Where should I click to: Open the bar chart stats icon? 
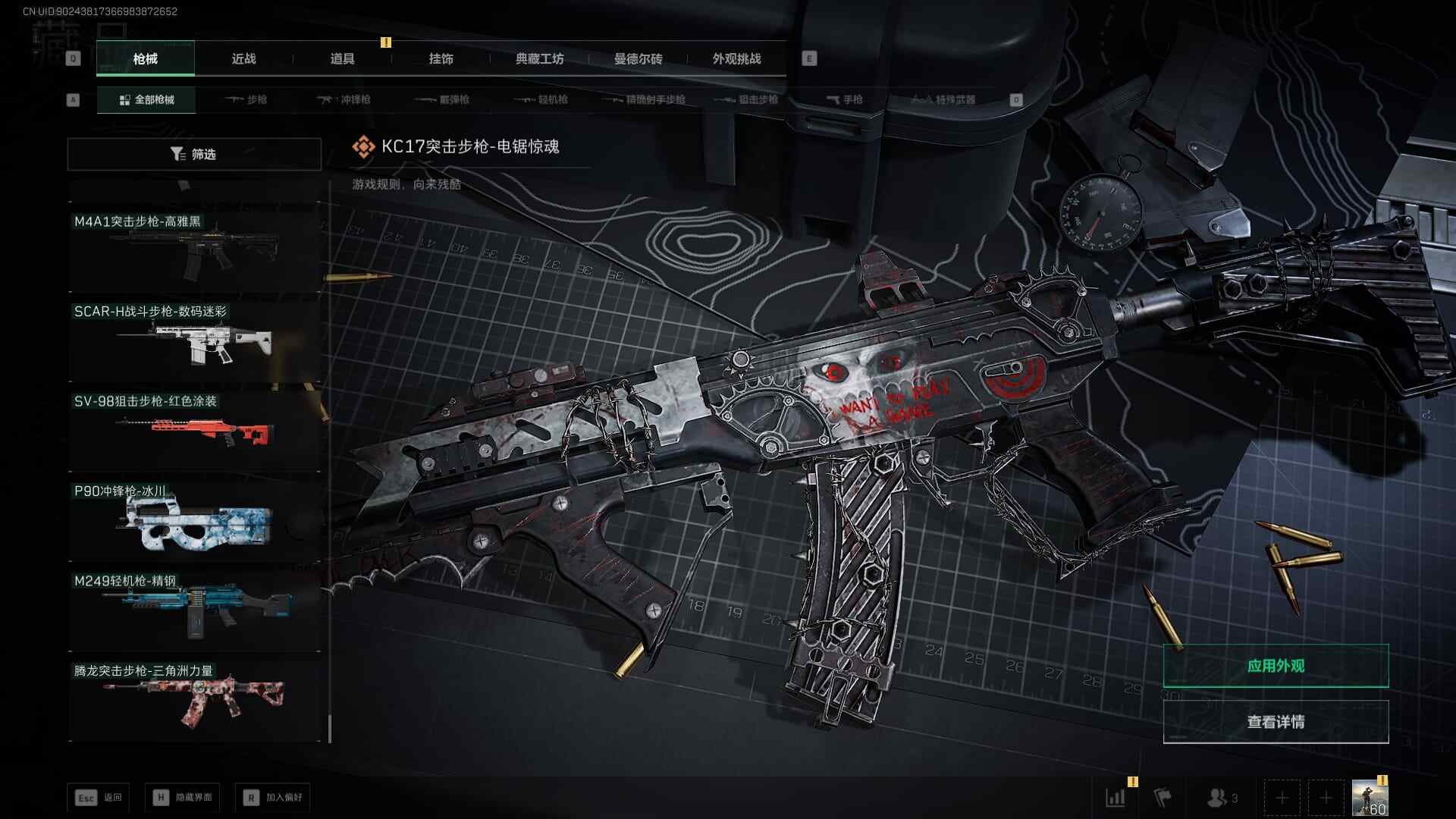1116,798
